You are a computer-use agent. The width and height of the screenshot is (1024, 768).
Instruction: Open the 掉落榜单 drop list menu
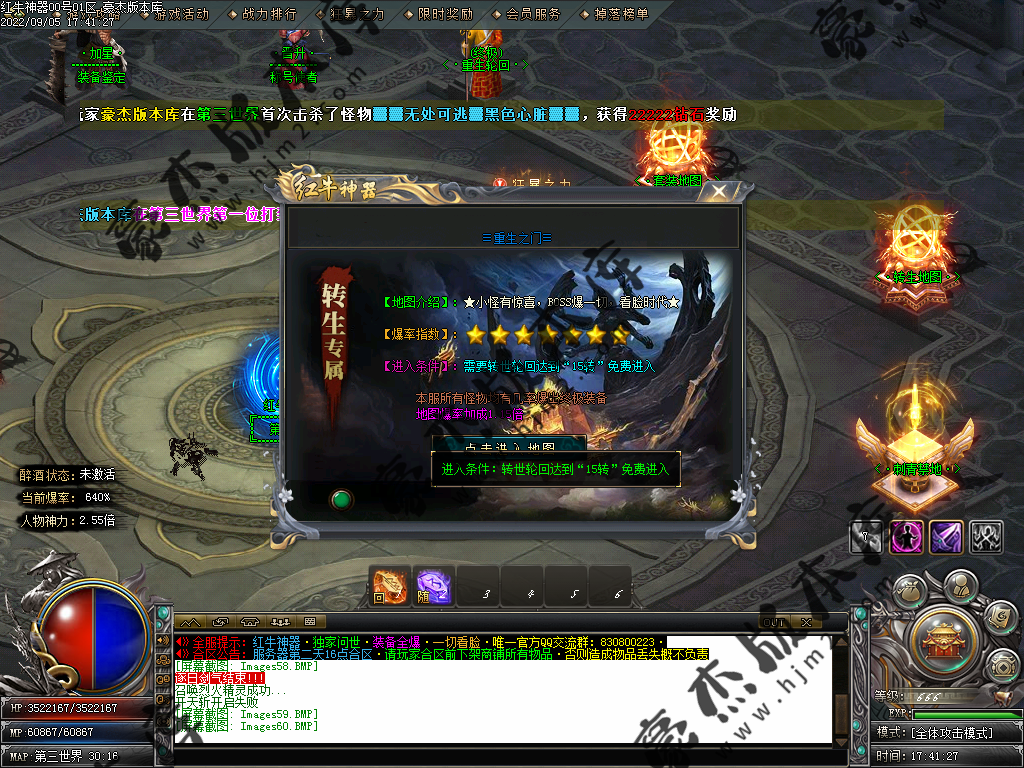620,14
